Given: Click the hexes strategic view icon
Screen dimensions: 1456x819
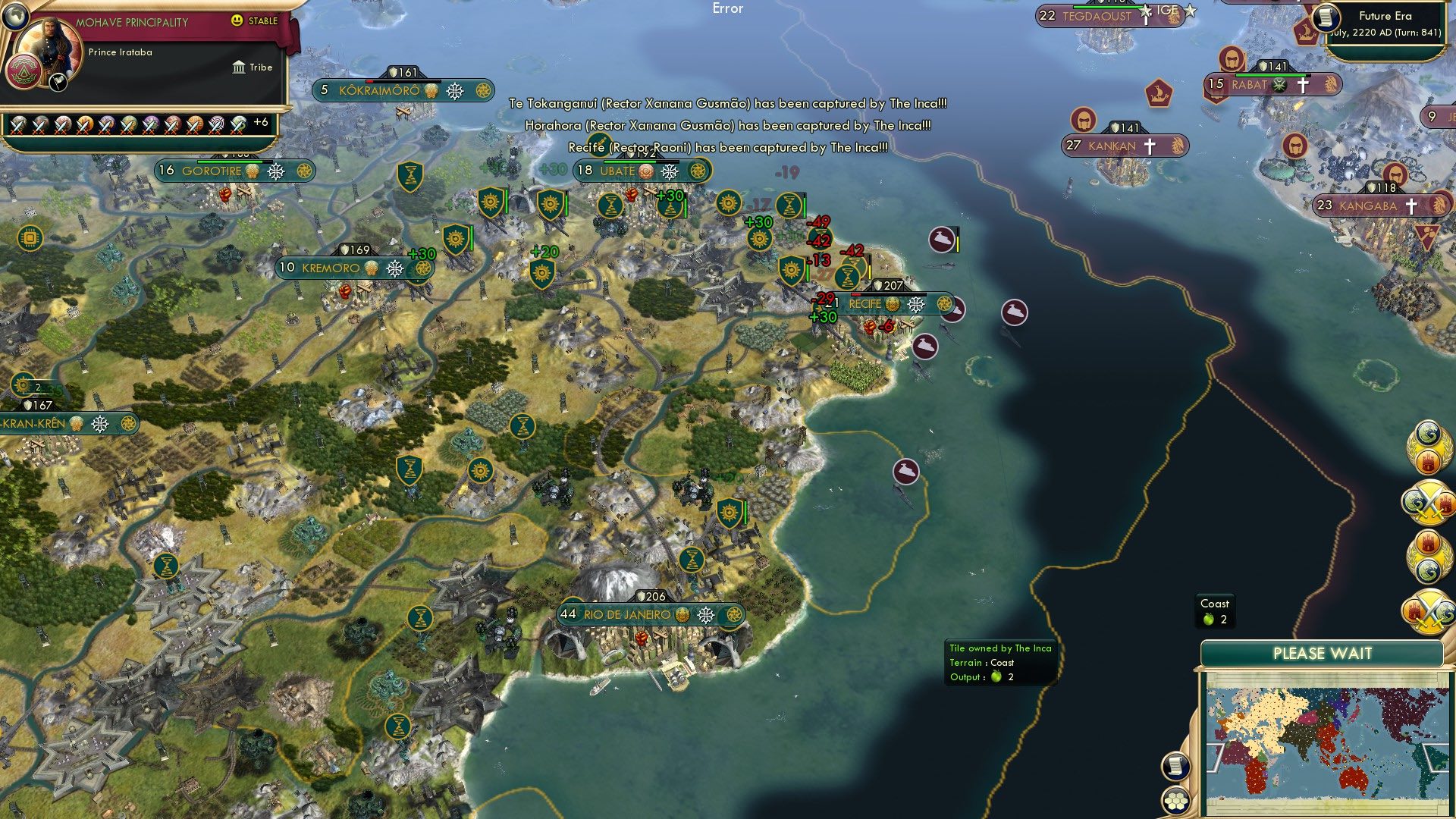Looking at the screenshot, I should (x=1176, y=801).
